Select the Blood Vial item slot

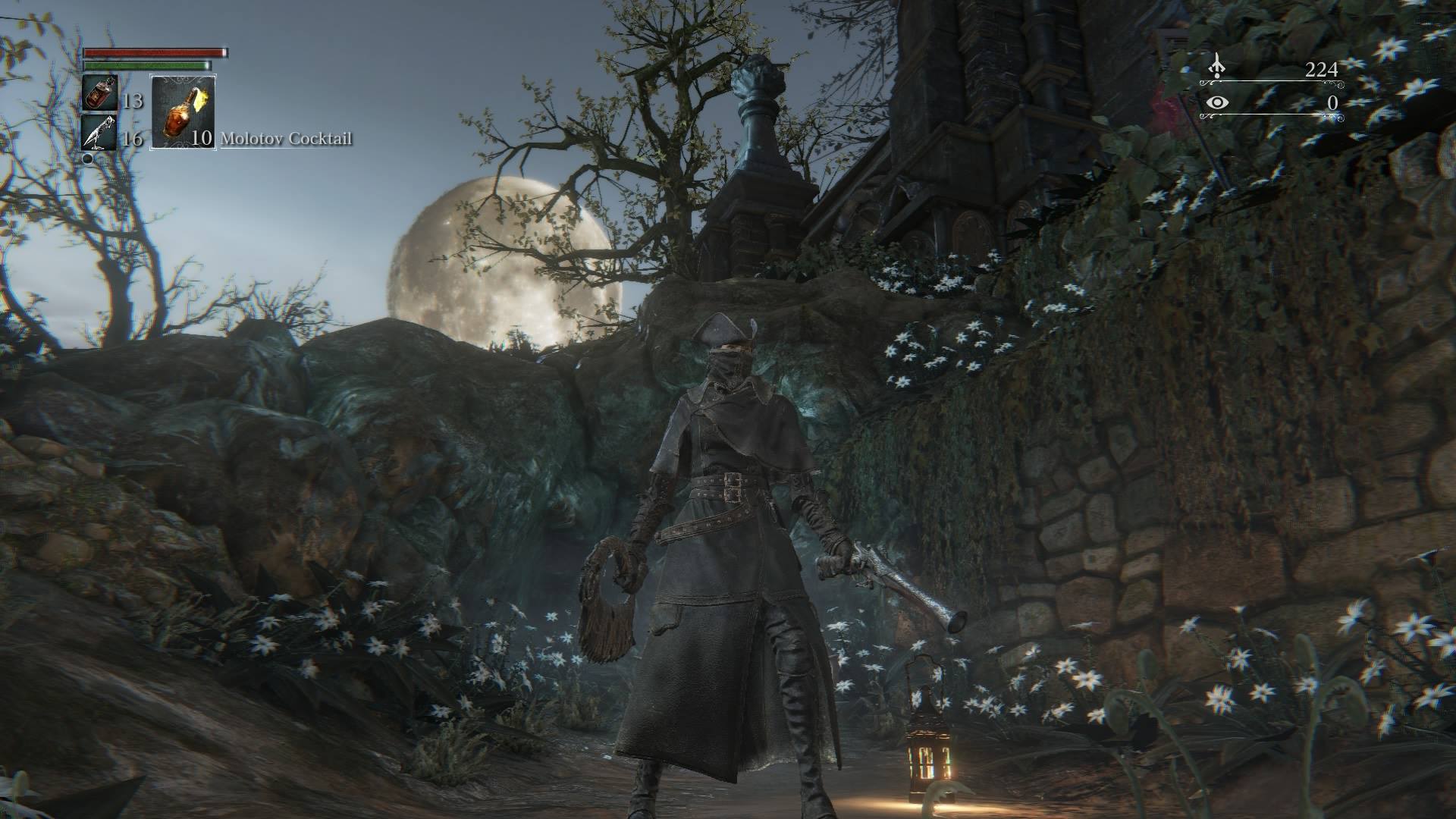click(99, 93)
